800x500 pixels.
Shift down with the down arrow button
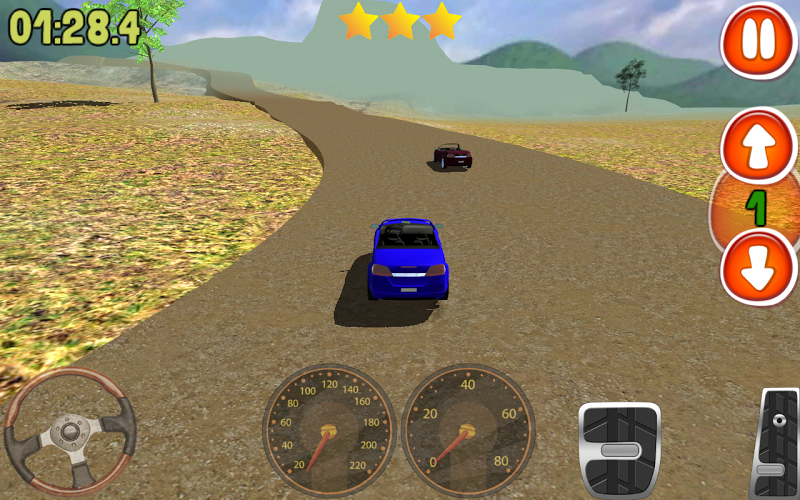(x=757, y=267)
